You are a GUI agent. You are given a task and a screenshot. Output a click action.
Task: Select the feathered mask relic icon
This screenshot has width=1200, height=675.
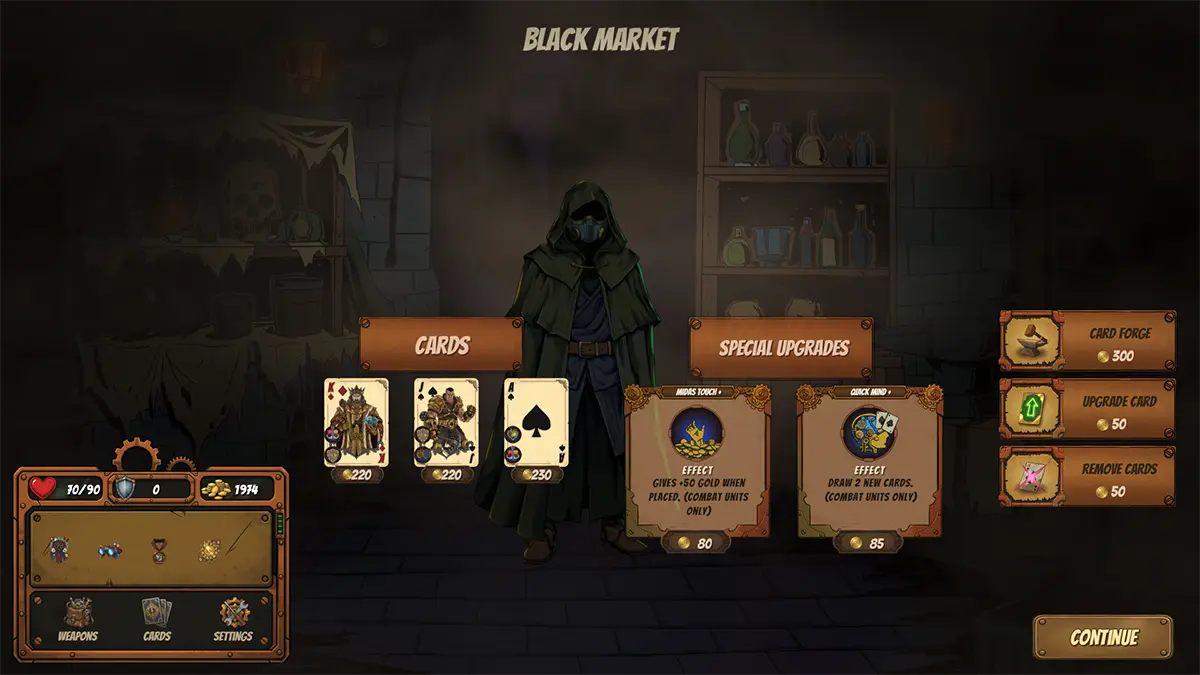[61, 550]
